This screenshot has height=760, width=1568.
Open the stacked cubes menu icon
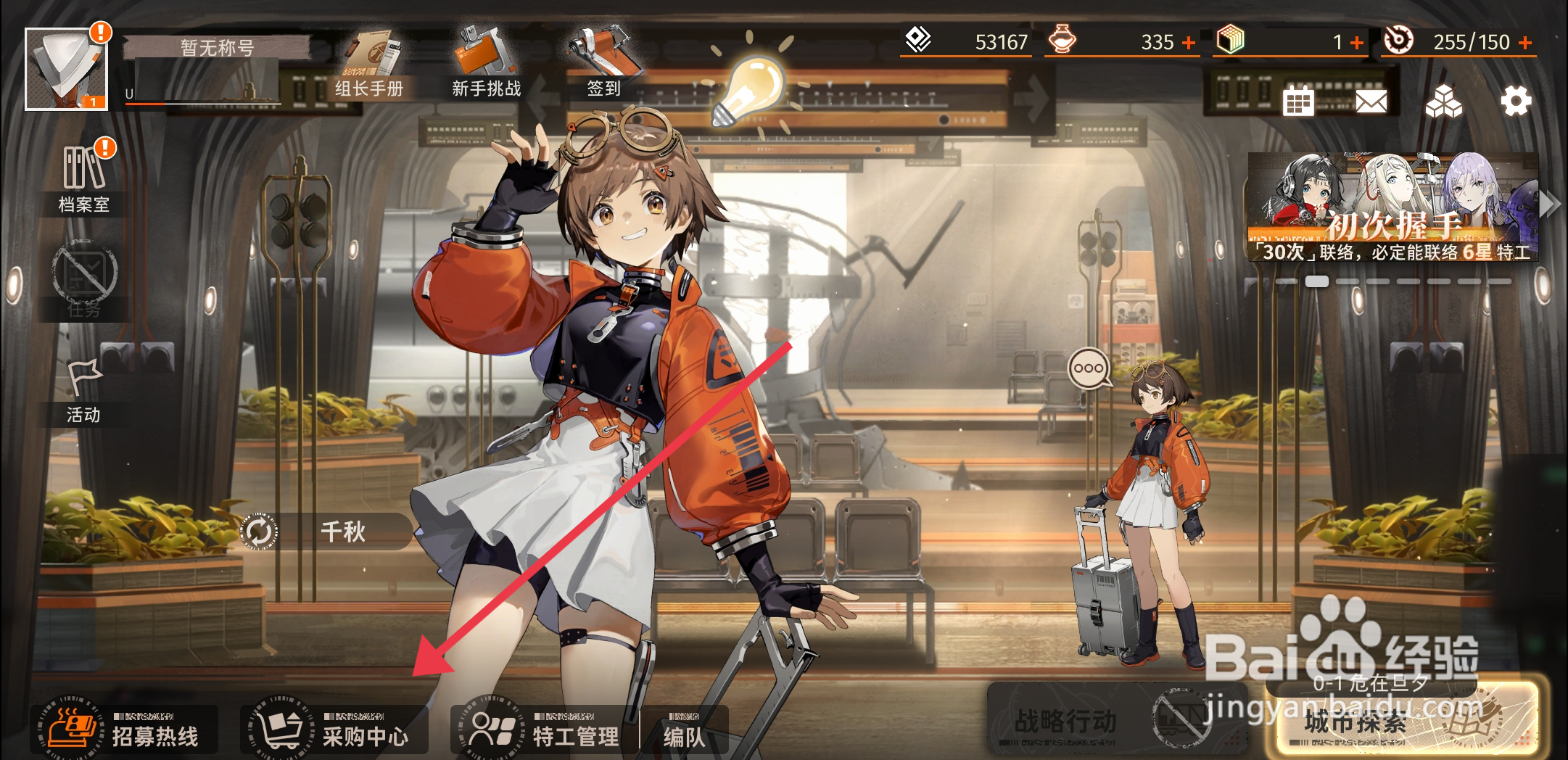(x=1443, y=102)
